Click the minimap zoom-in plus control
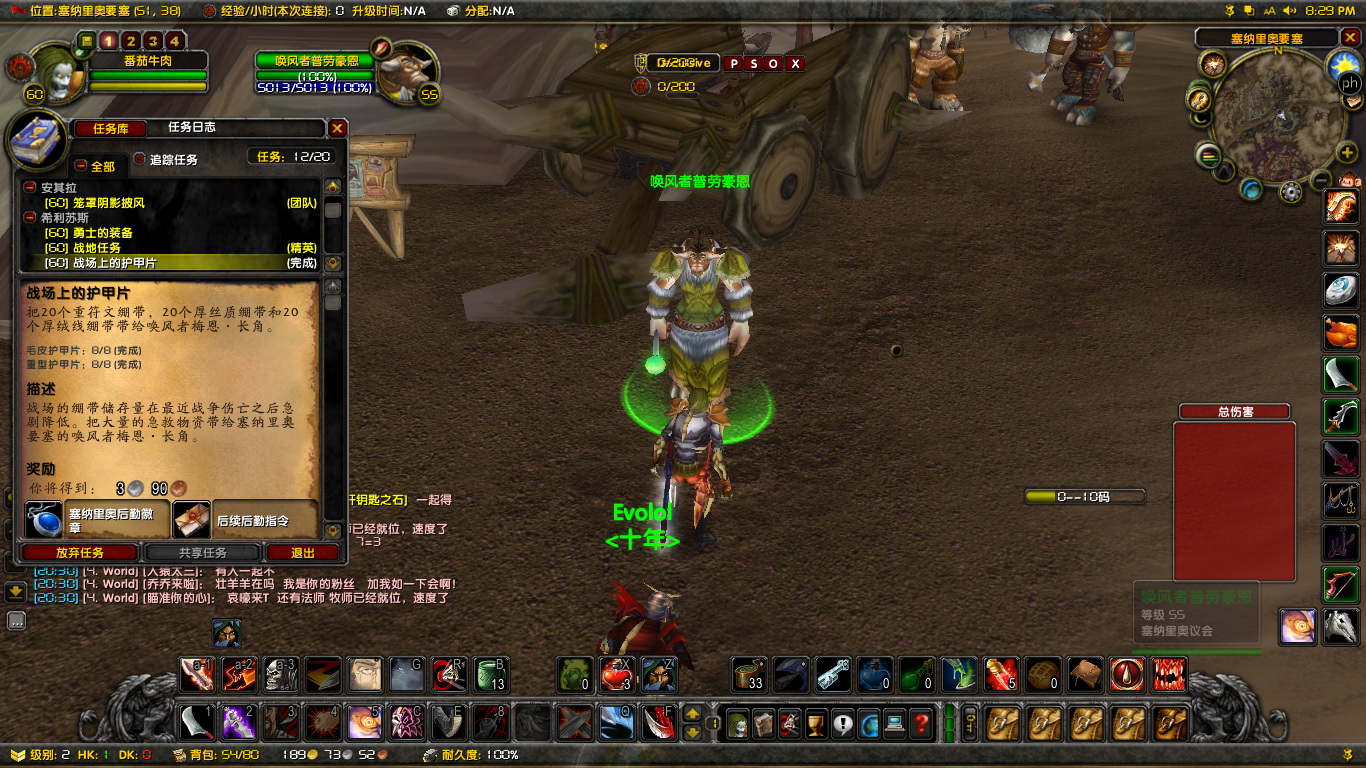The image size is (1366, 768). coord(1345,152)
